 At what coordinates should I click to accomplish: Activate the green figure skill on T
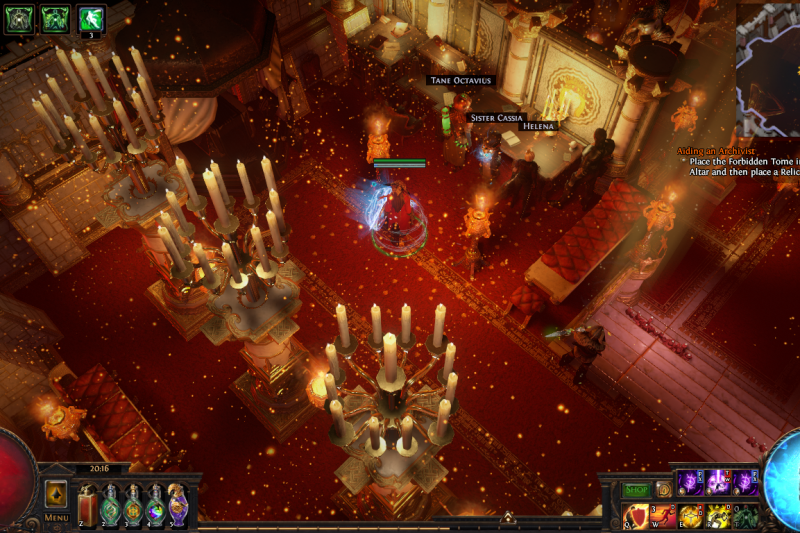[x=746, y=516]
